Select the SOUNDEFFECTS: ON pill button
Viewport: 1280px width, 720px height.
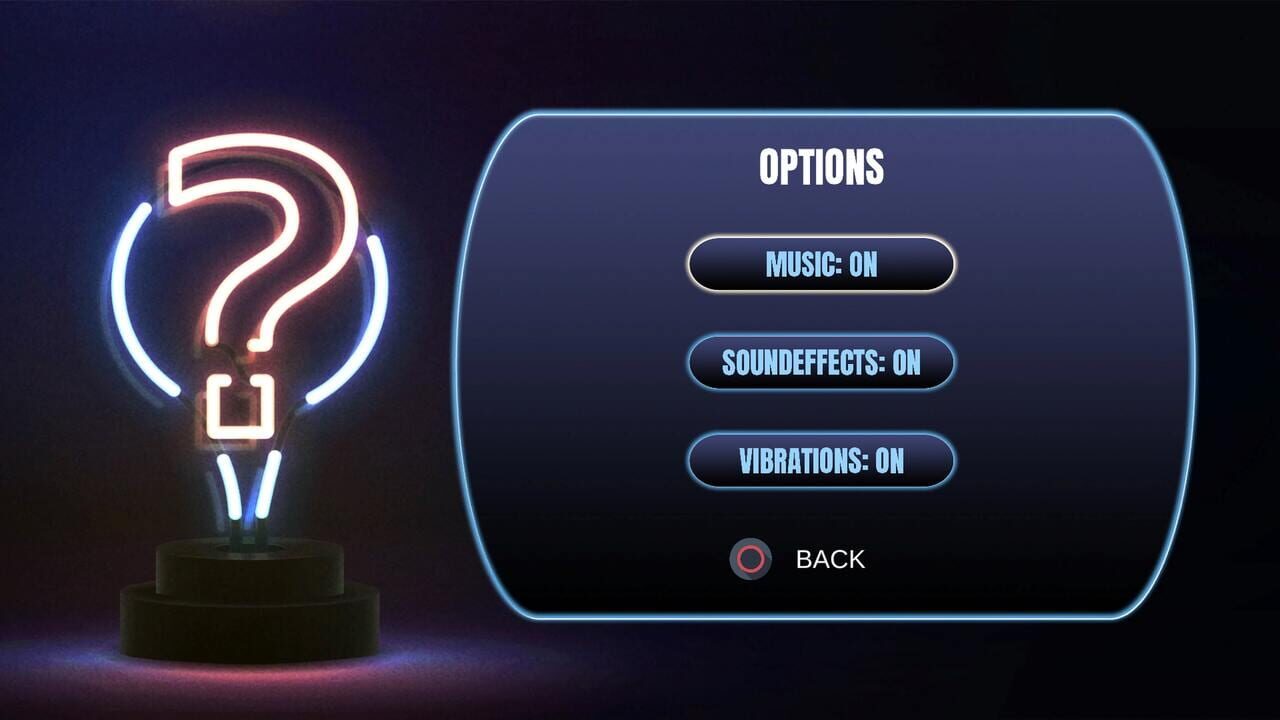[x=820, y=363]
